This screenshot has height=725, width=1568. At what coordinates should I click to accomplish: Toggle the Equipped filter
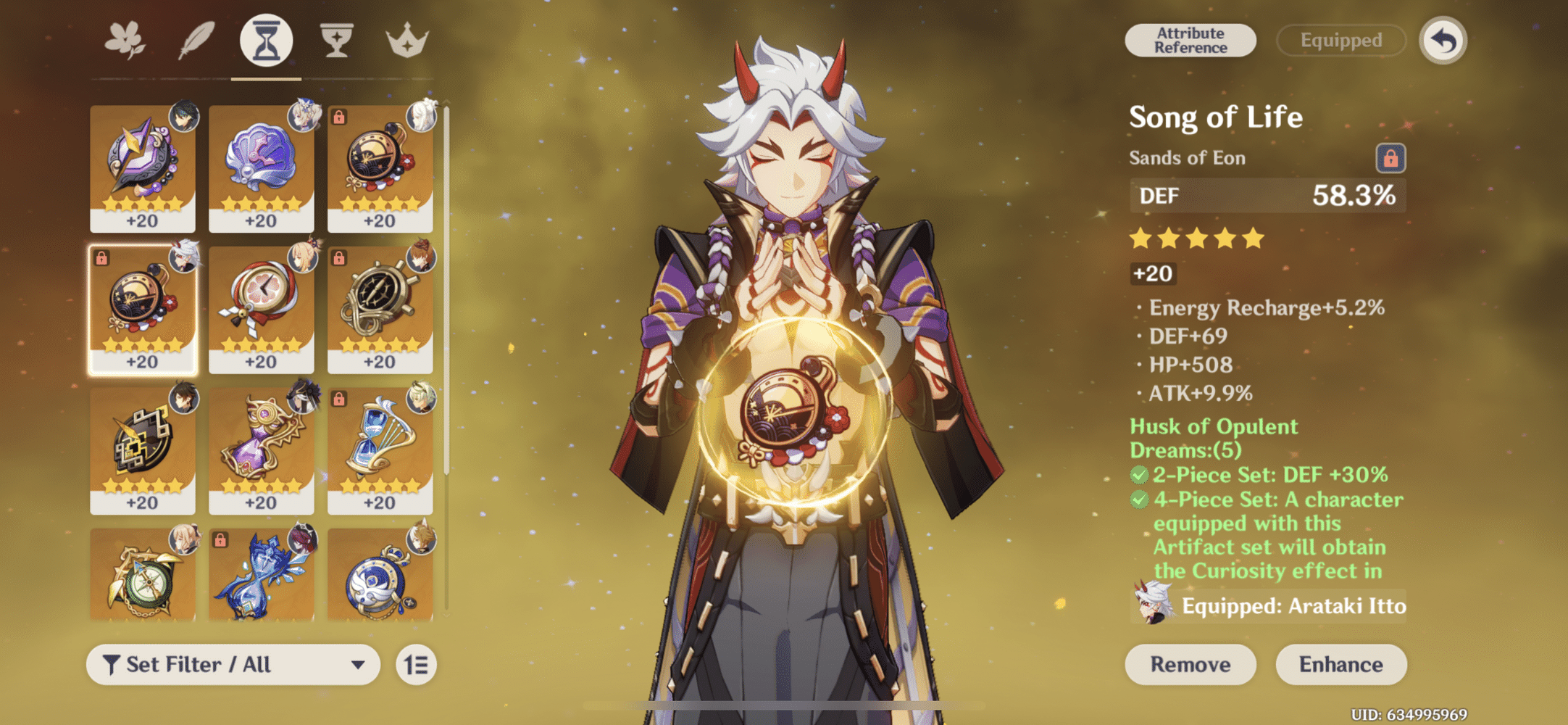pos(1340,41)
